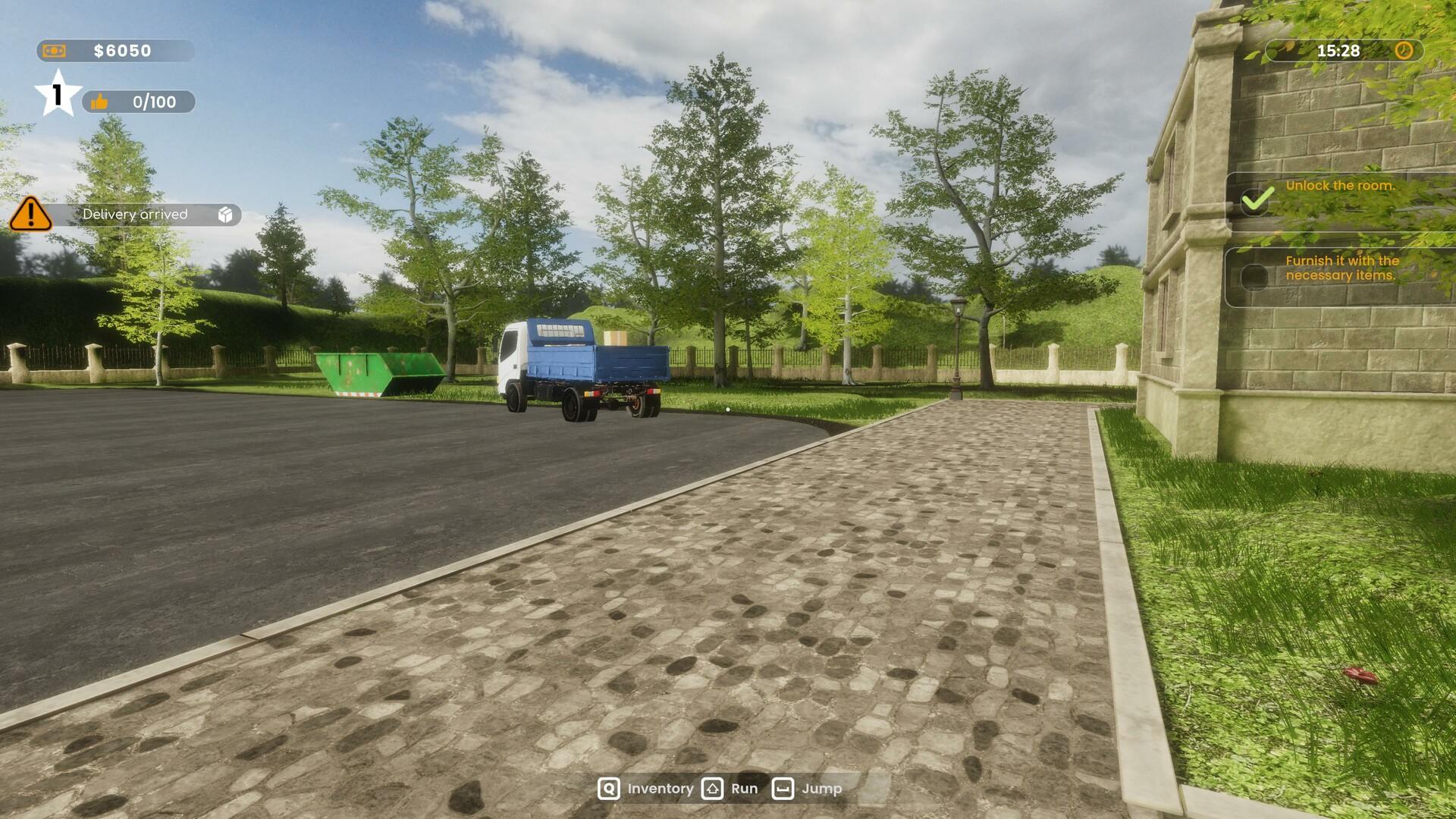The height and width of the screenshot is (819, 1456).
Task: Check off the 'Furnish it' objective box
Action: [x=1256, y=277]
